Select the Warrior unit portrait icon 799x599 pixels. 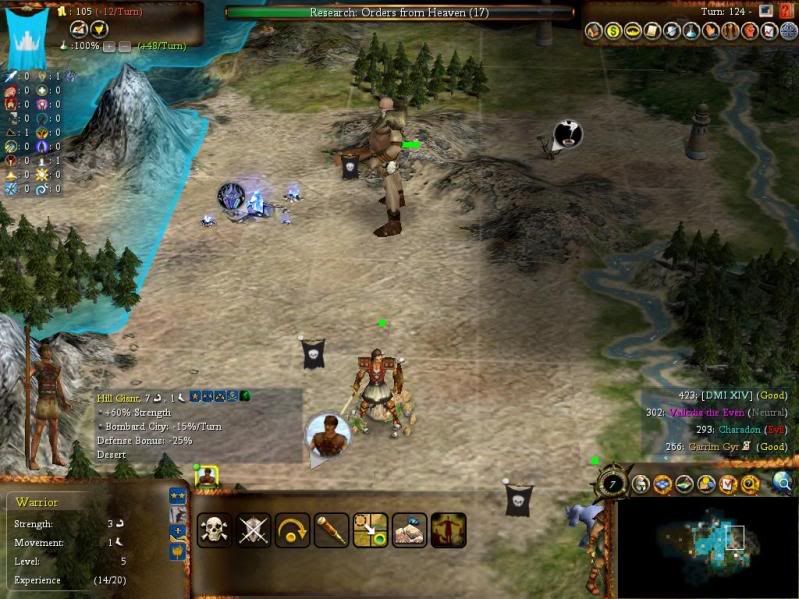coord(207,475)
